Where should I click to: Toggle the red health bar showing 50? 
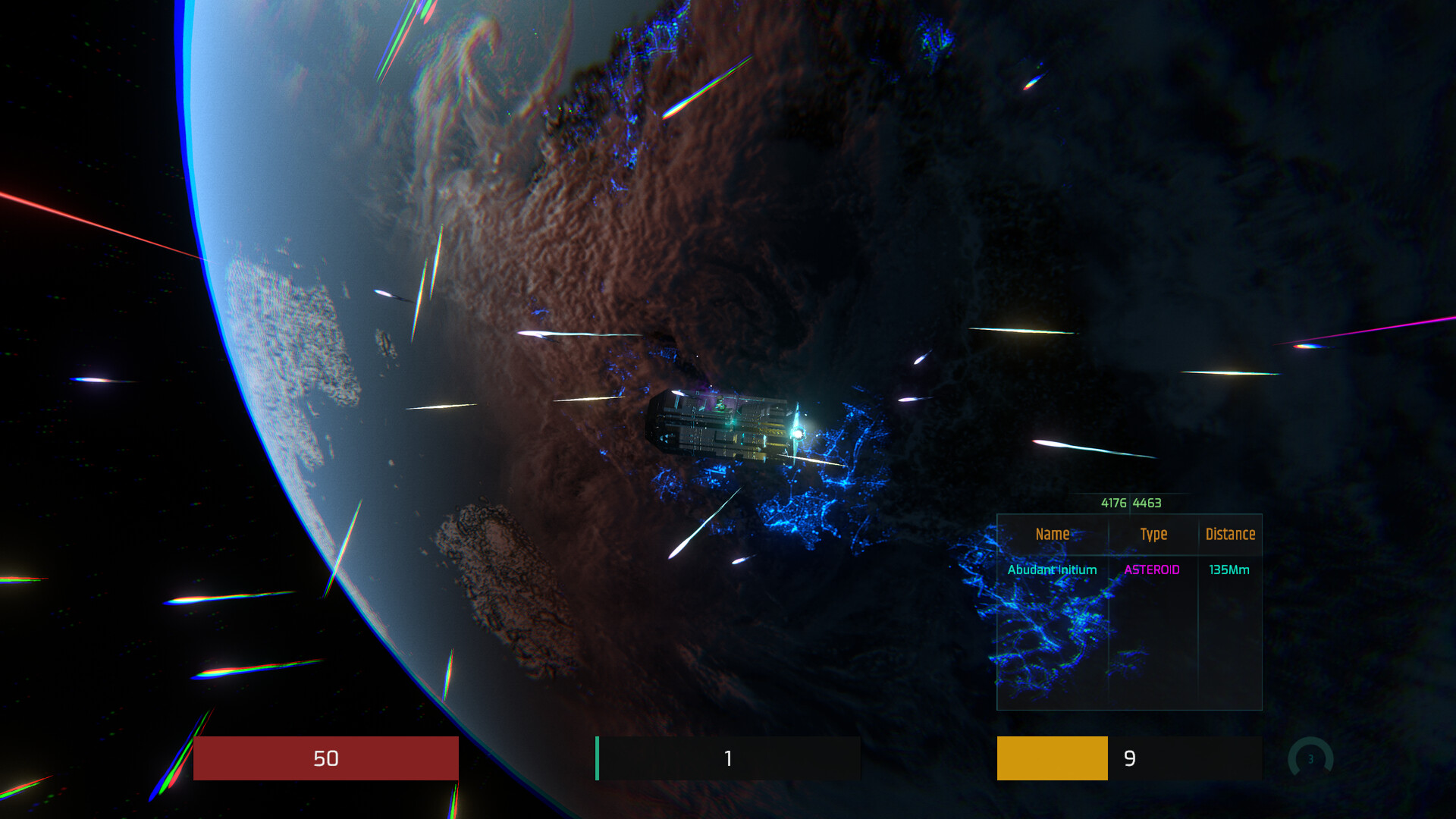(x=326, y=758)
